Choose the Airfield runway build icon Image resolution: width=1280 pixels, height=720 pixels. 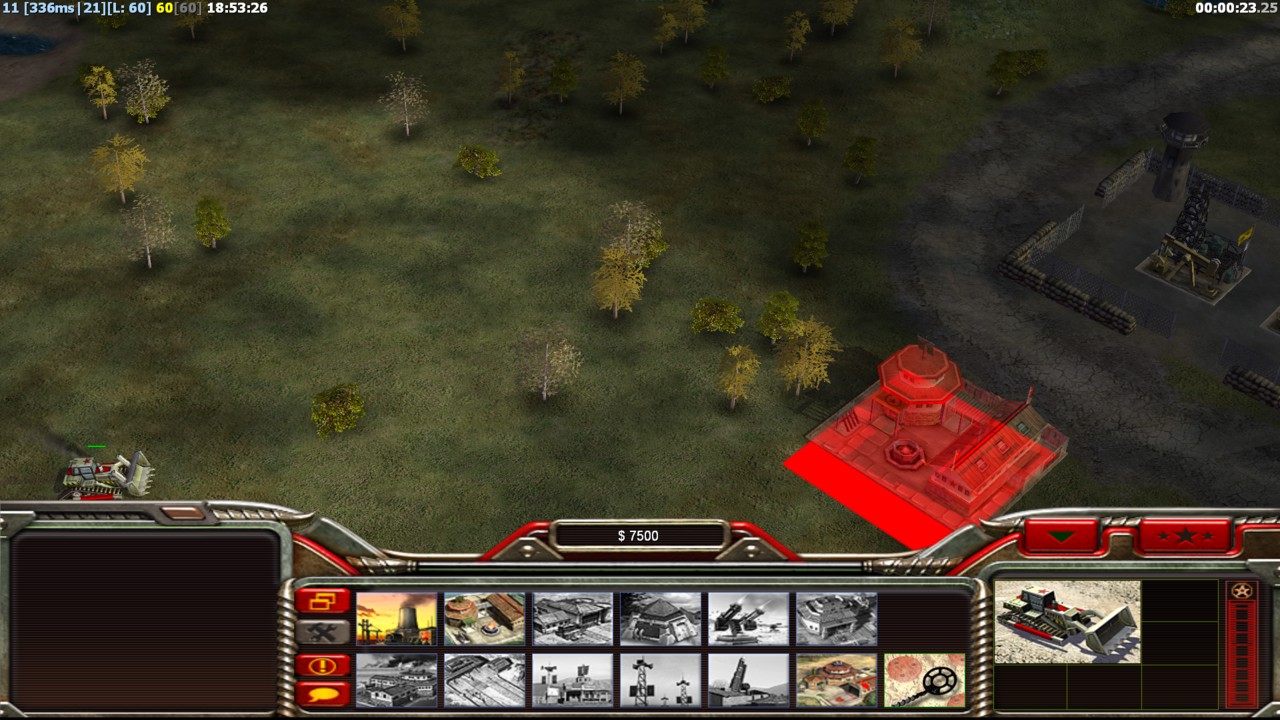(485, 680)
